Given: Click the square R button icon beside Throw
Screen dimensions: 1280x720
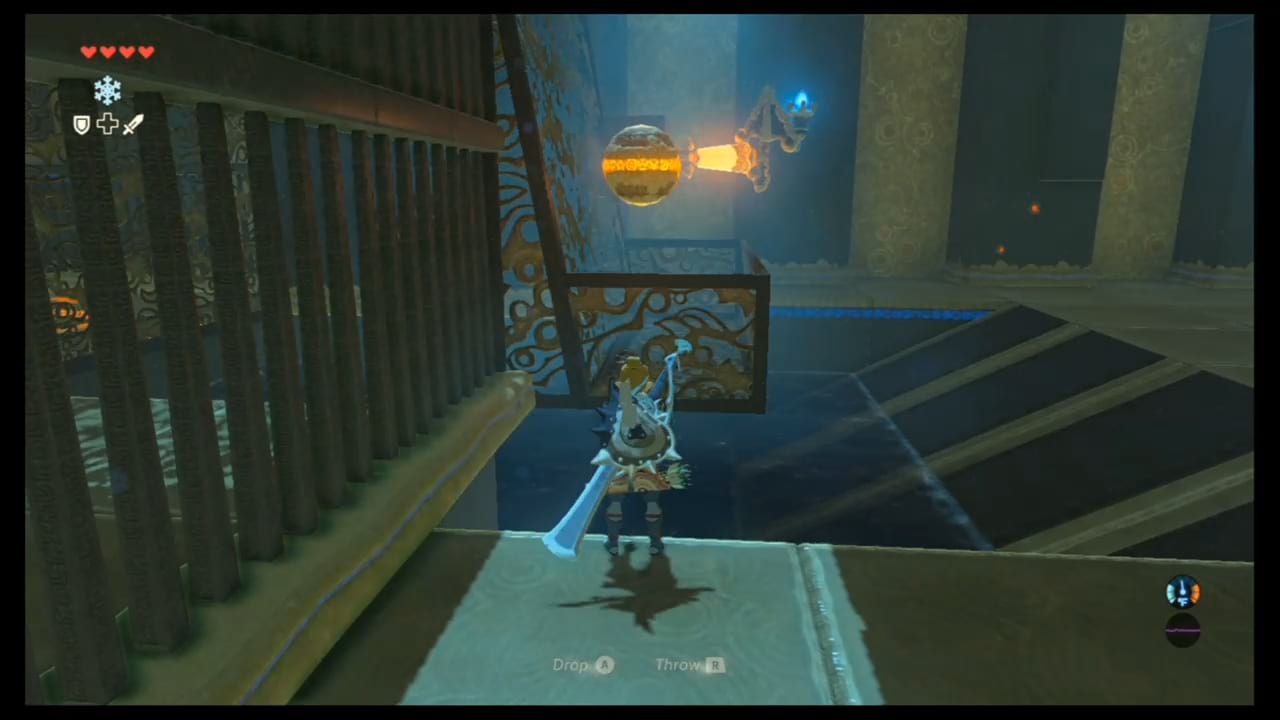Looking at the screenshot, I should click(x=716, y=664).
